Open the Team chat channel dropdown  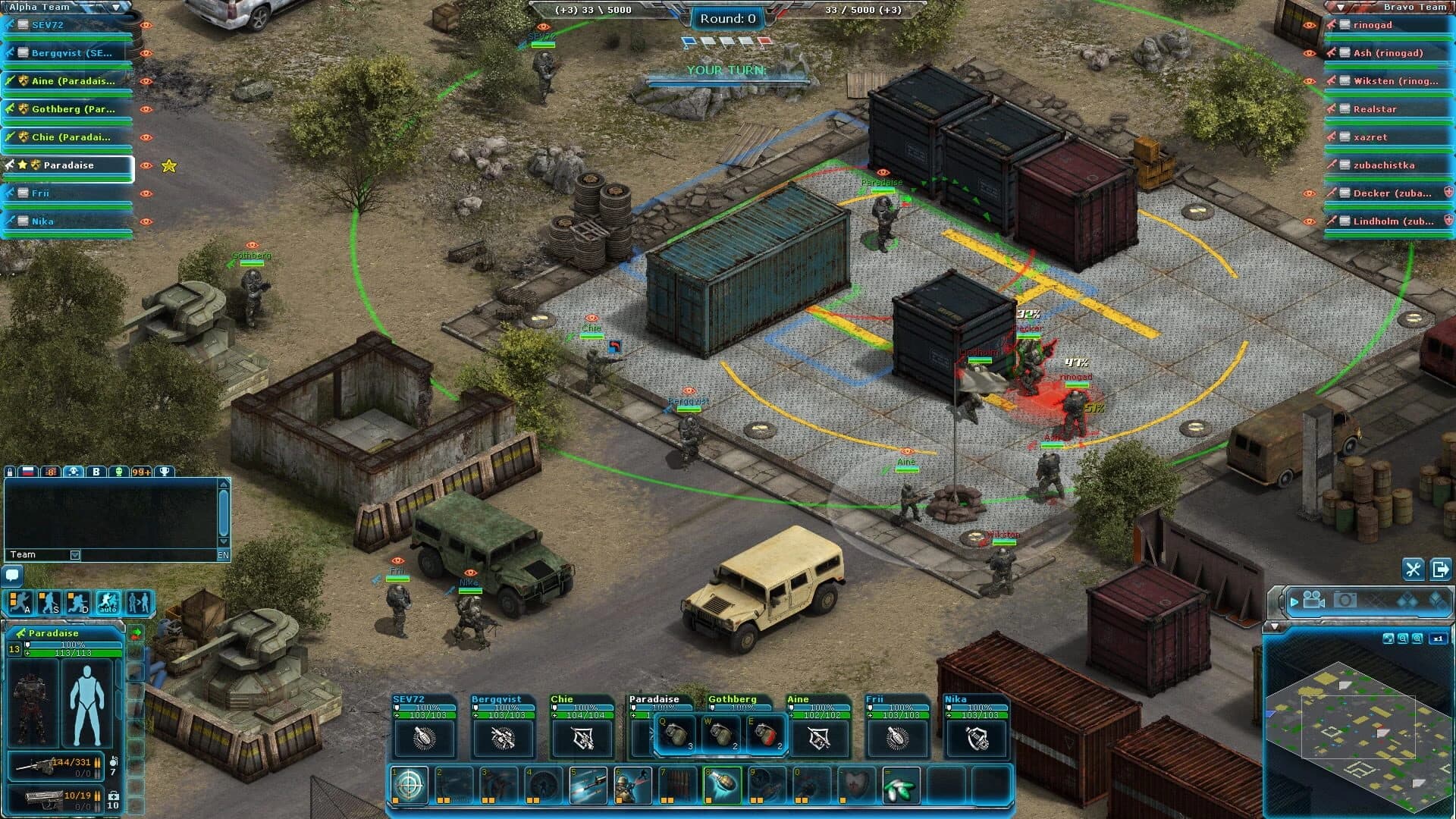(x=75, y=554)
